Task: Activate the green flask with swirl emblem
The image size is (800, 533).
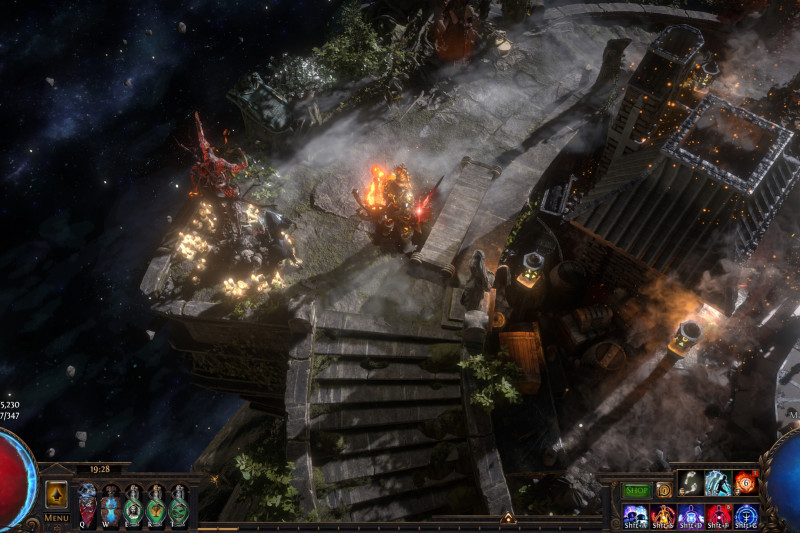Action: [x=179, y=504]
